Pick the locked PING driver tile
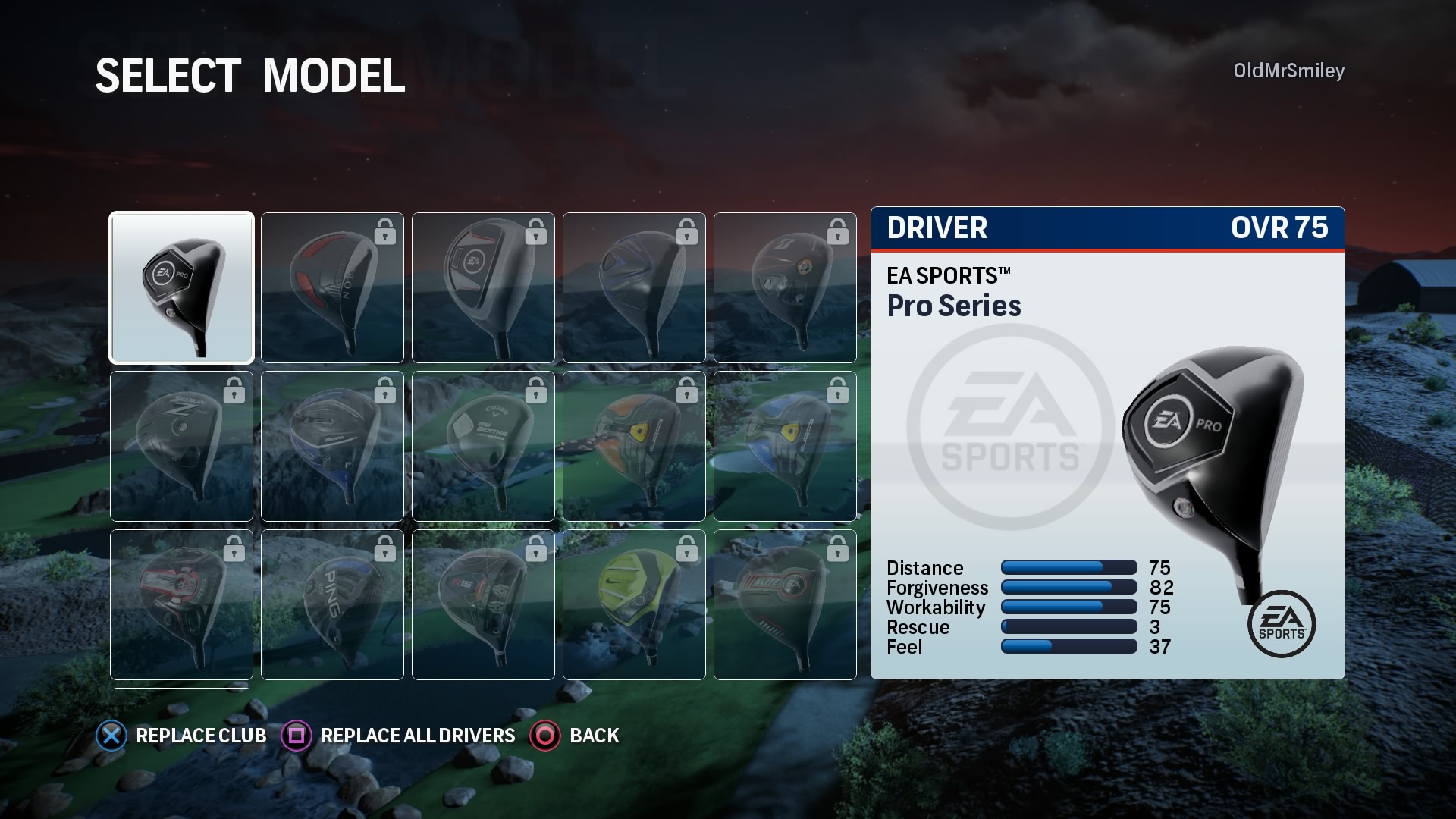This screenshot has width=1456, height=819. pos(332,604)
